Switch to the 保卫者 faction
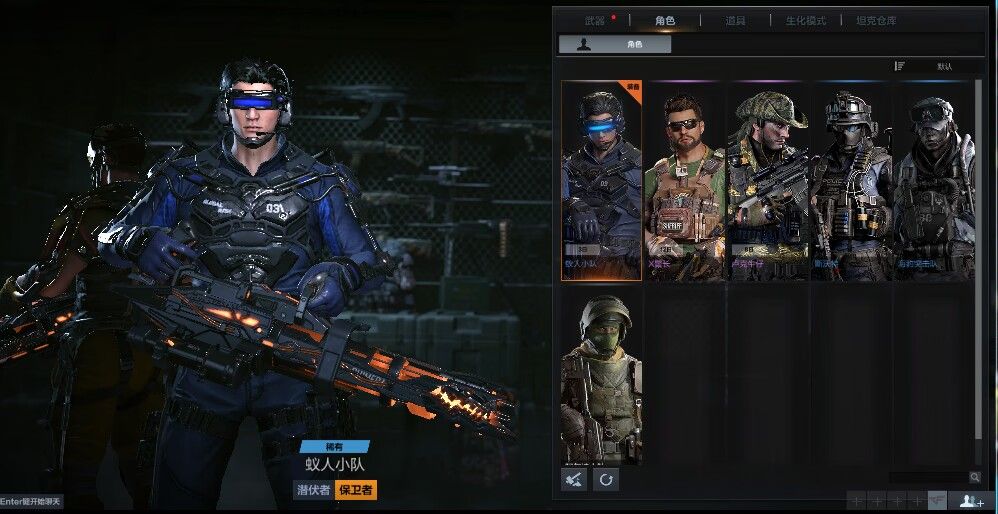 (356, 490)
